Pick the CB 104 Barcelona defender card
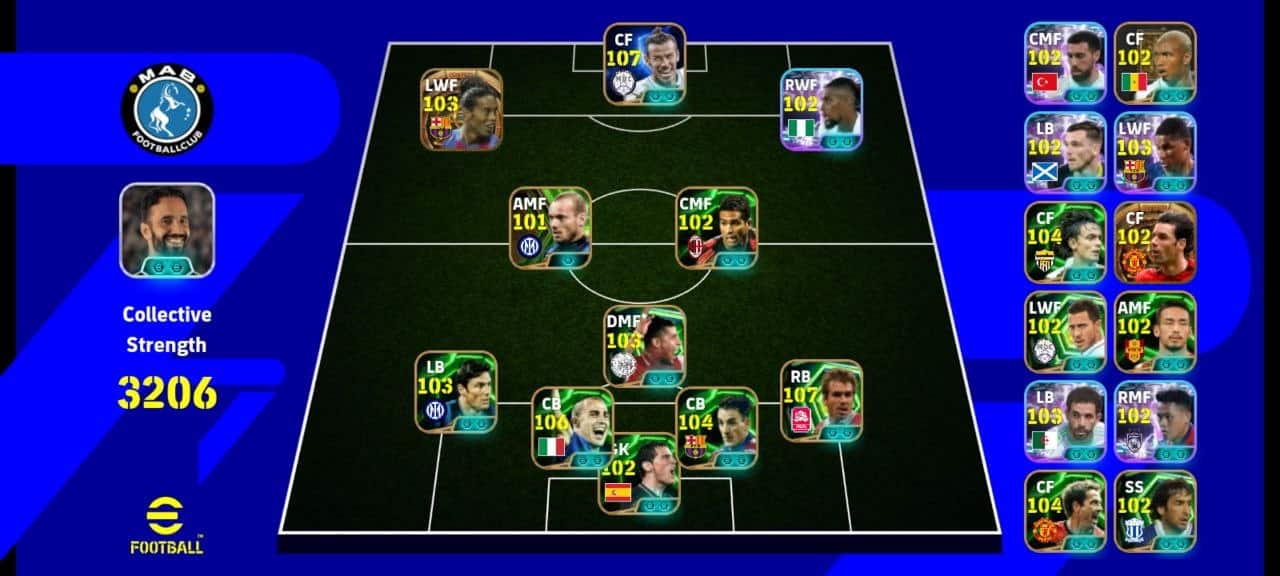This screenshot has width=1280, height=576. [716, 427]
